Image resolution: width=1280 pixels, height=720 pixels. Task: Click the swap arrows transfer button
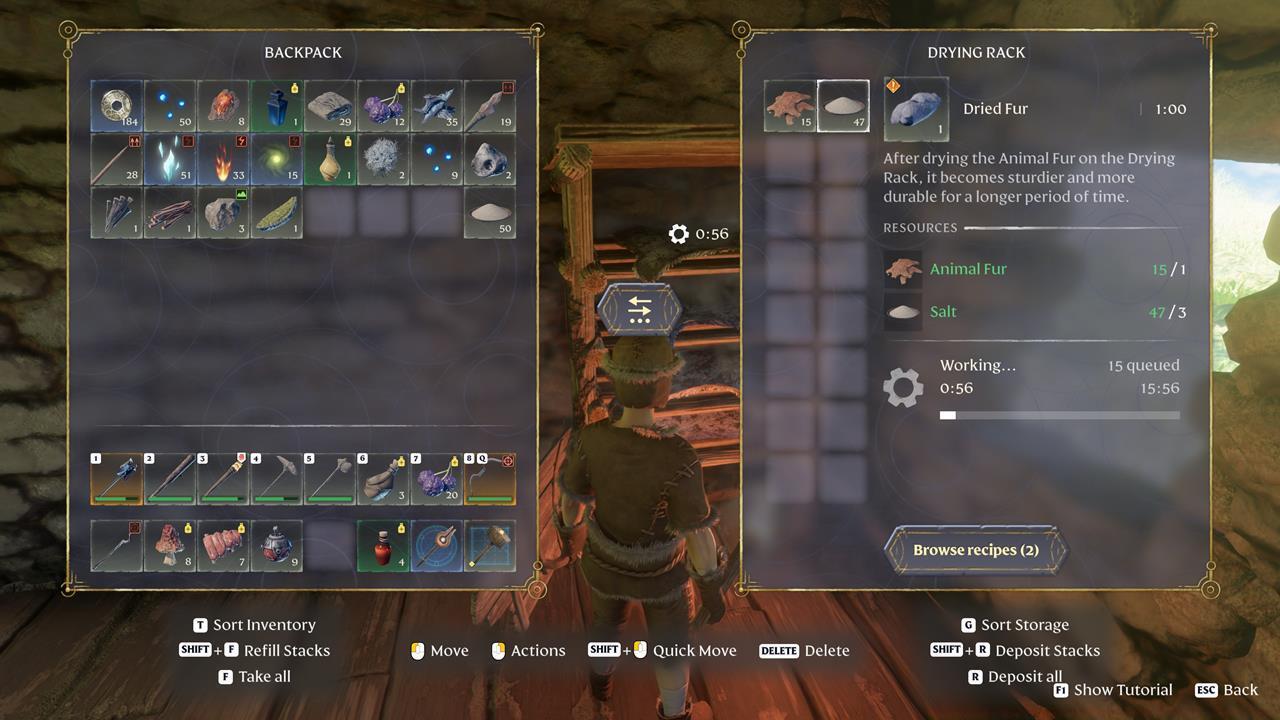[640, 309]
